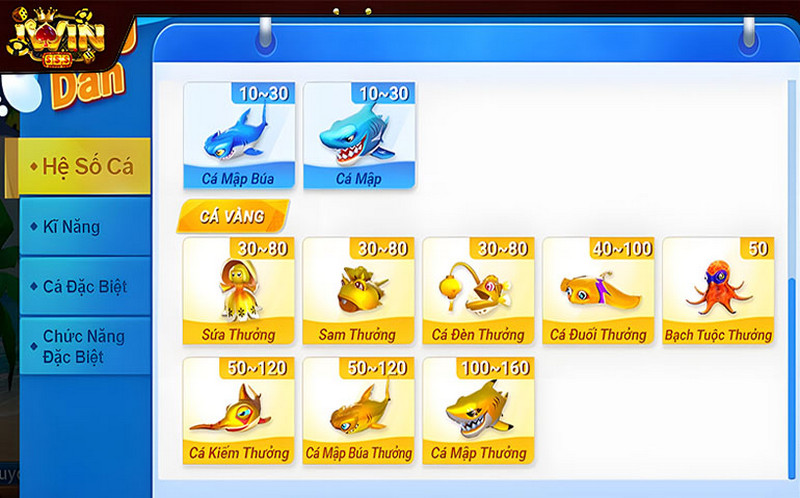Select the Bạch Tuộc Thưởng octopus tile

click(718, 291)
